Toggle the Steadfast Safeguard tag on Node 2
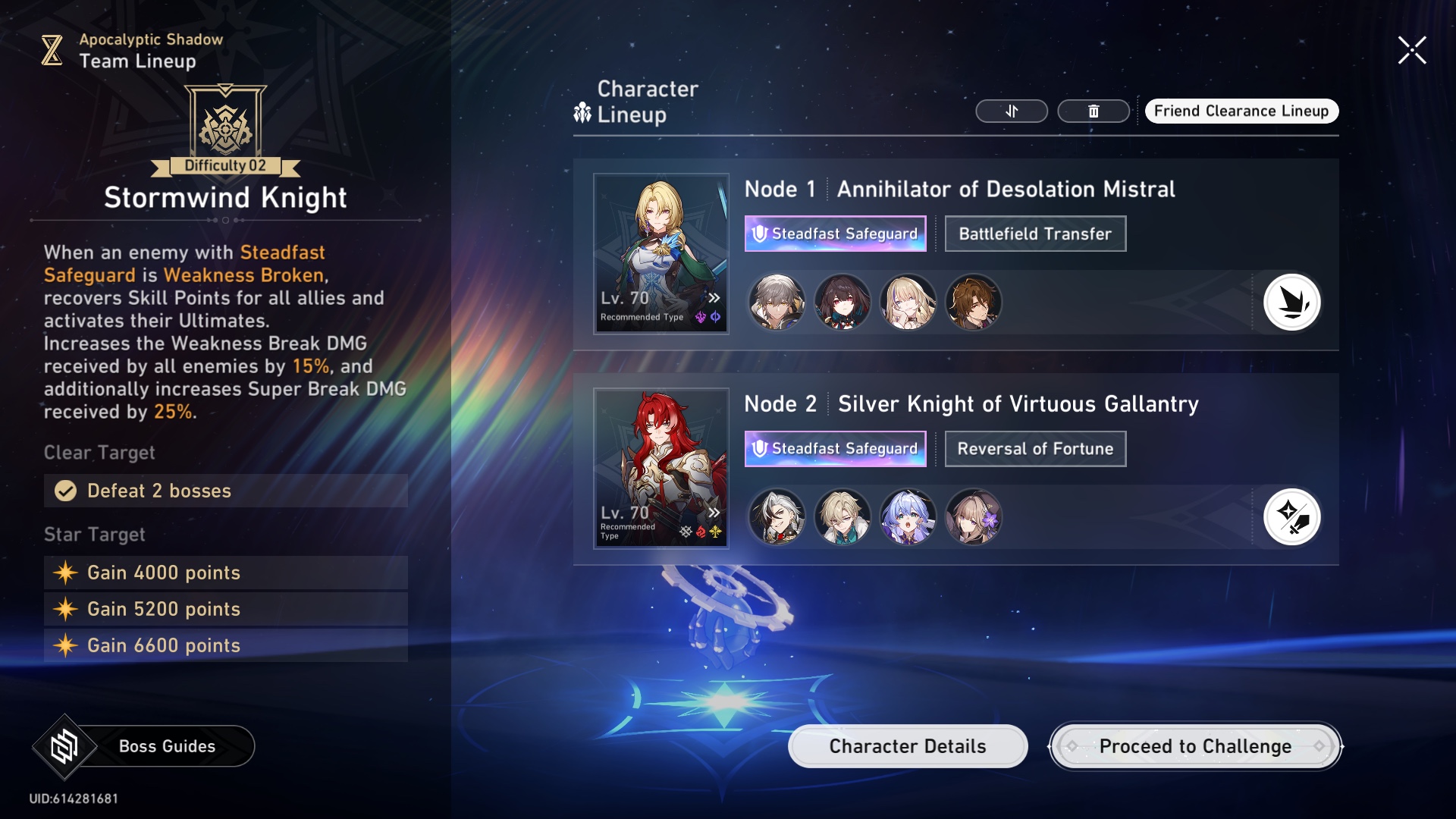Viewport: 1456px width, 819px height. [x=836, y=448]
